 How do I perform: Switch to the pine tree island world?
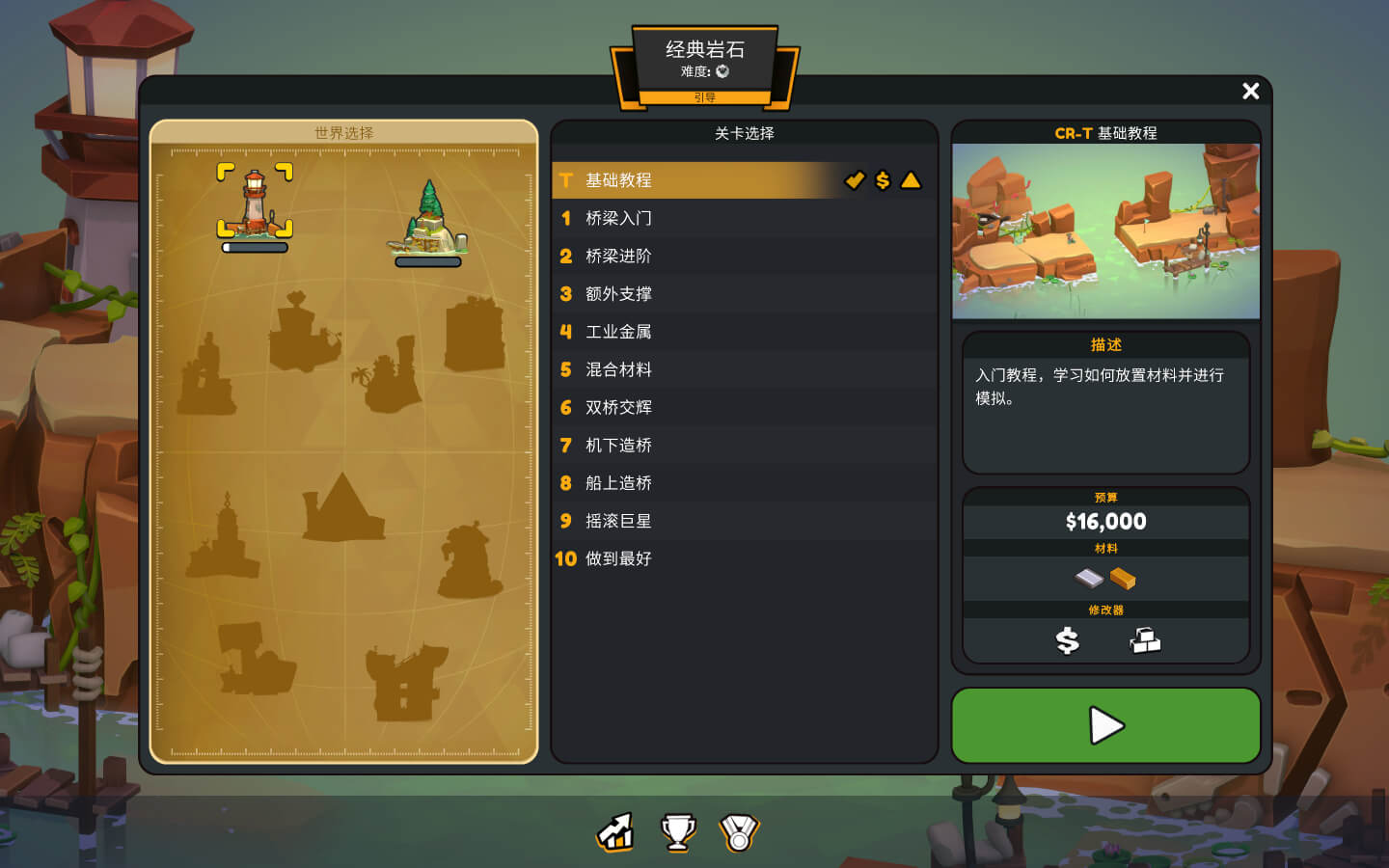click(428, 220)
